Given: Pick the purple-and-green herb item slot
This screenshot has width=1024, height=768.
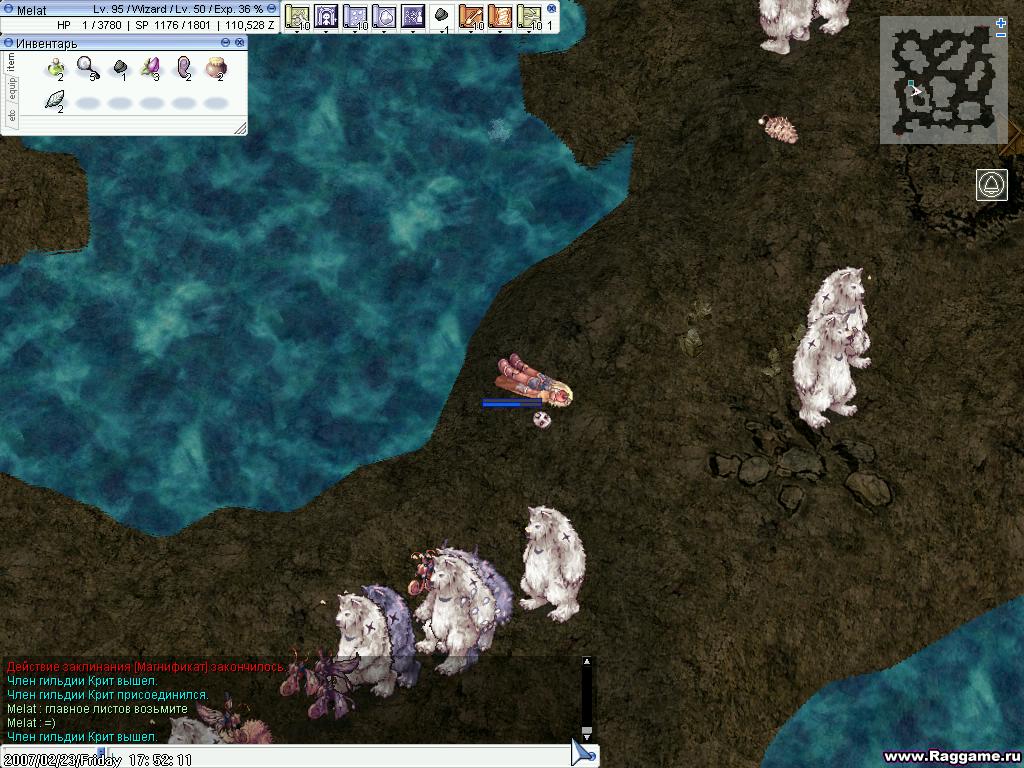Looking at the screenshot, I should [x=151, y=68].
